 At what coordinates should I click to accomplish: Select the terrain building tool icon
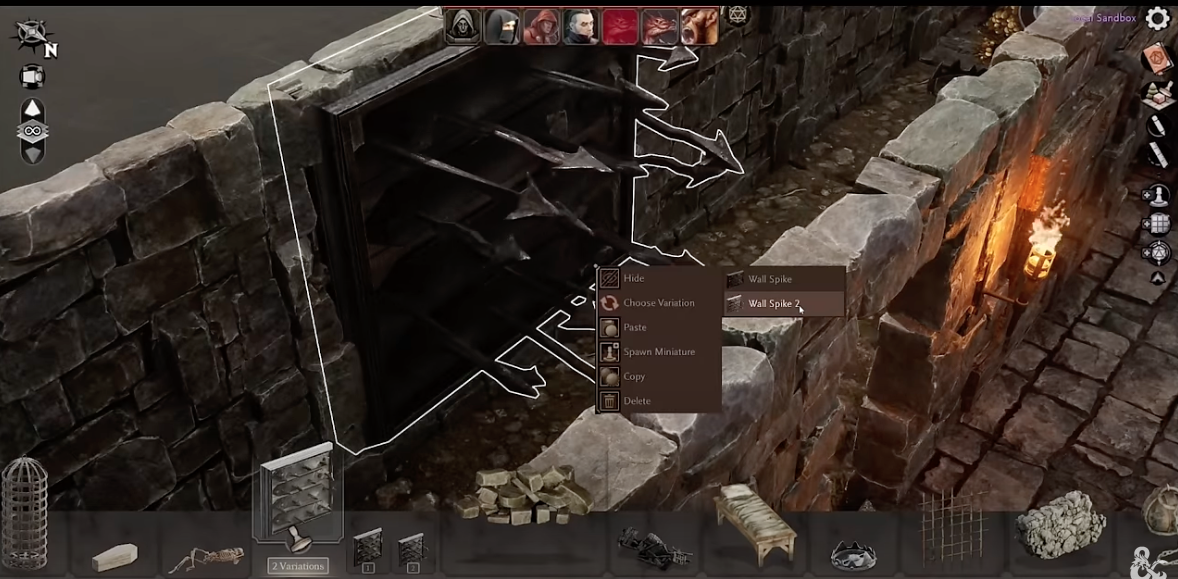tap(1157, 93)
